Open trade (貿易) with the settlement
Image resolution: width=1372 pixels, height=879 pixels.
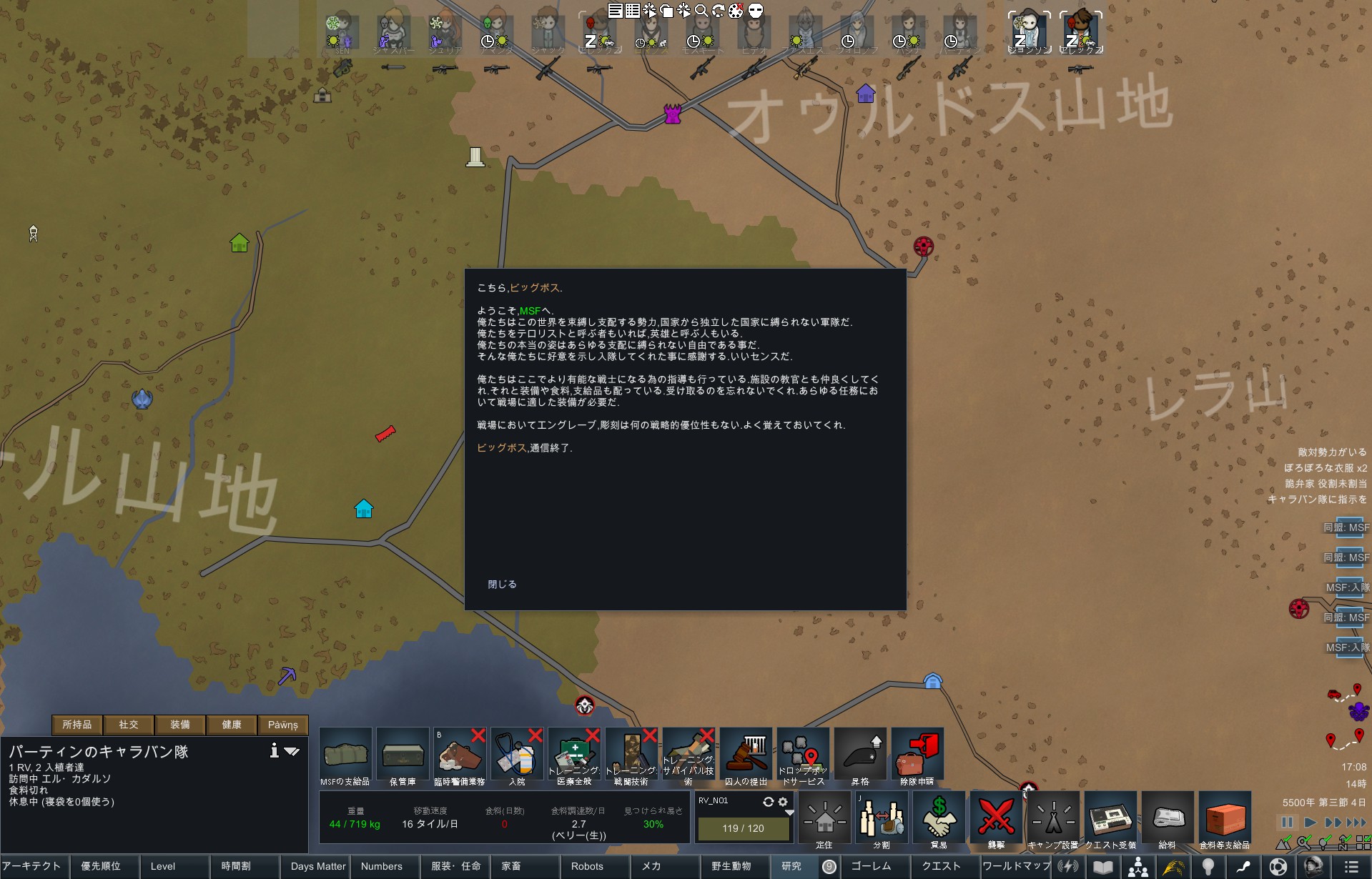939,820
